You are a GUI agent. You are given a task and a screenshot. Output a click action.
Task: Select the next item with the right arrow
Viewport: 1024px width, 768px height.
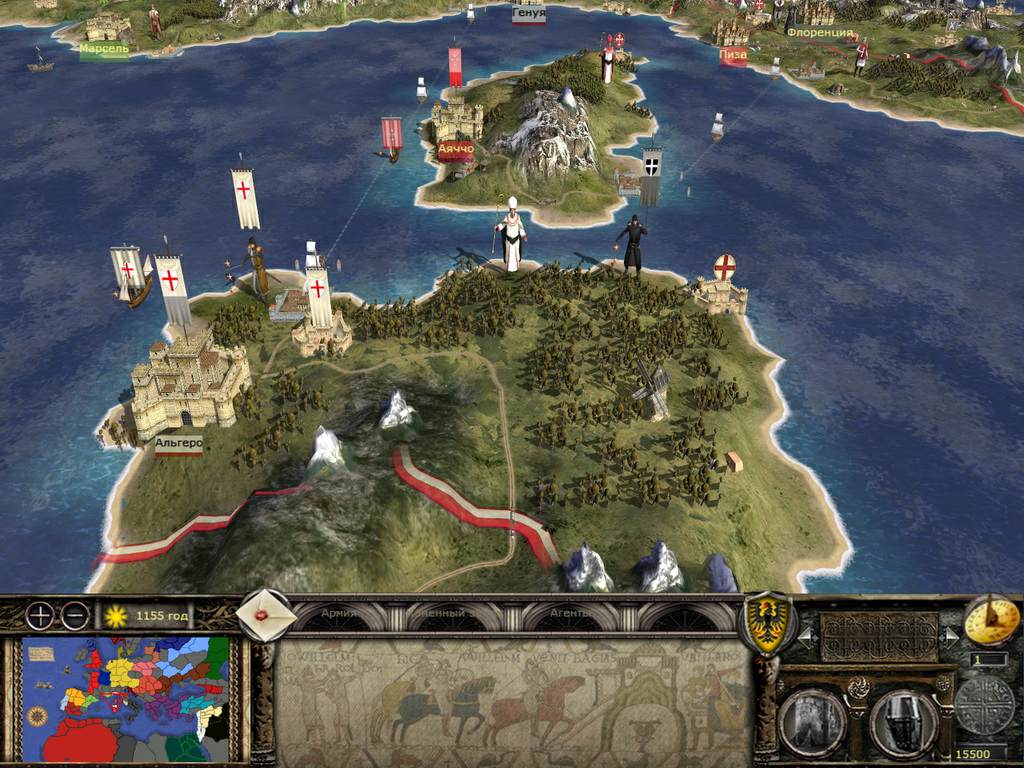[x=950, y=633]
